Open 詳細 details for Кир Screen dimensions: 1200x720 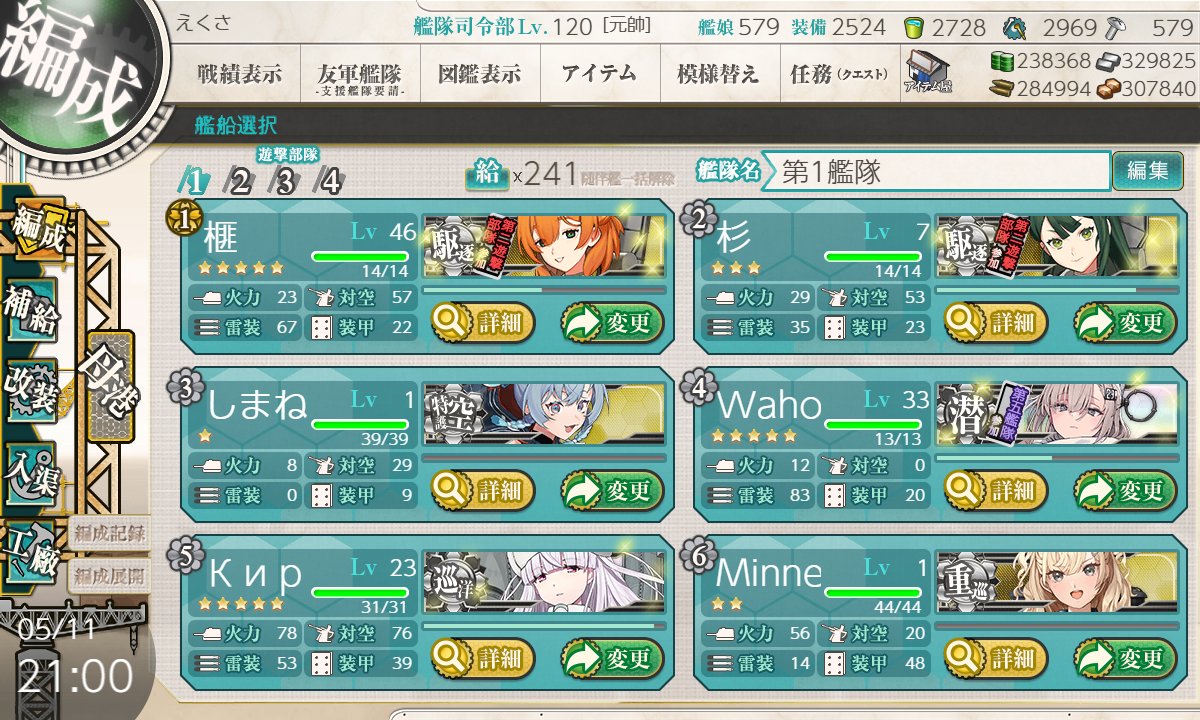click(483, 659)
